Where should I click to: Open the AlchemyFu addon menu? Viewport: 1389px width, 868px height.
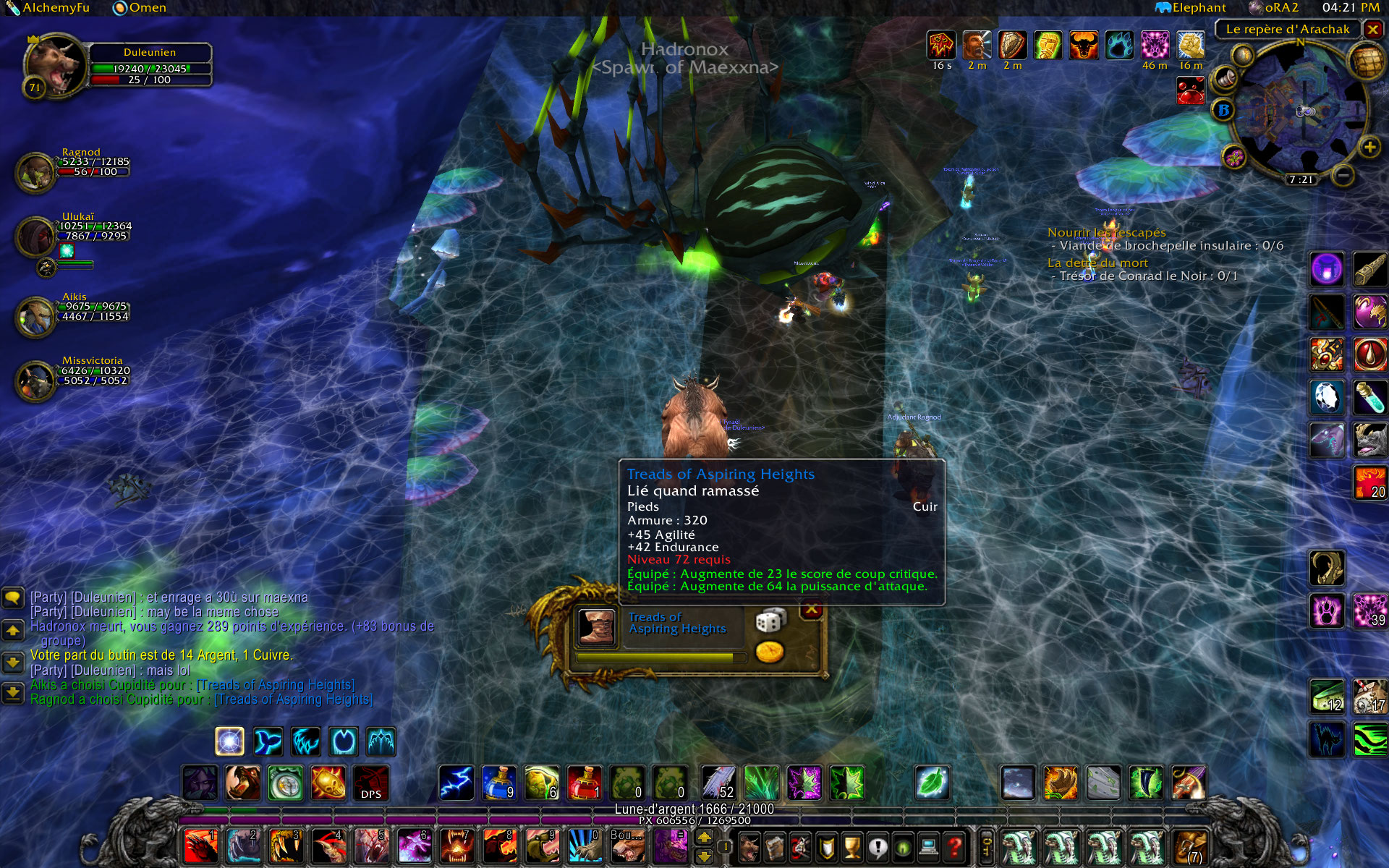48,8
